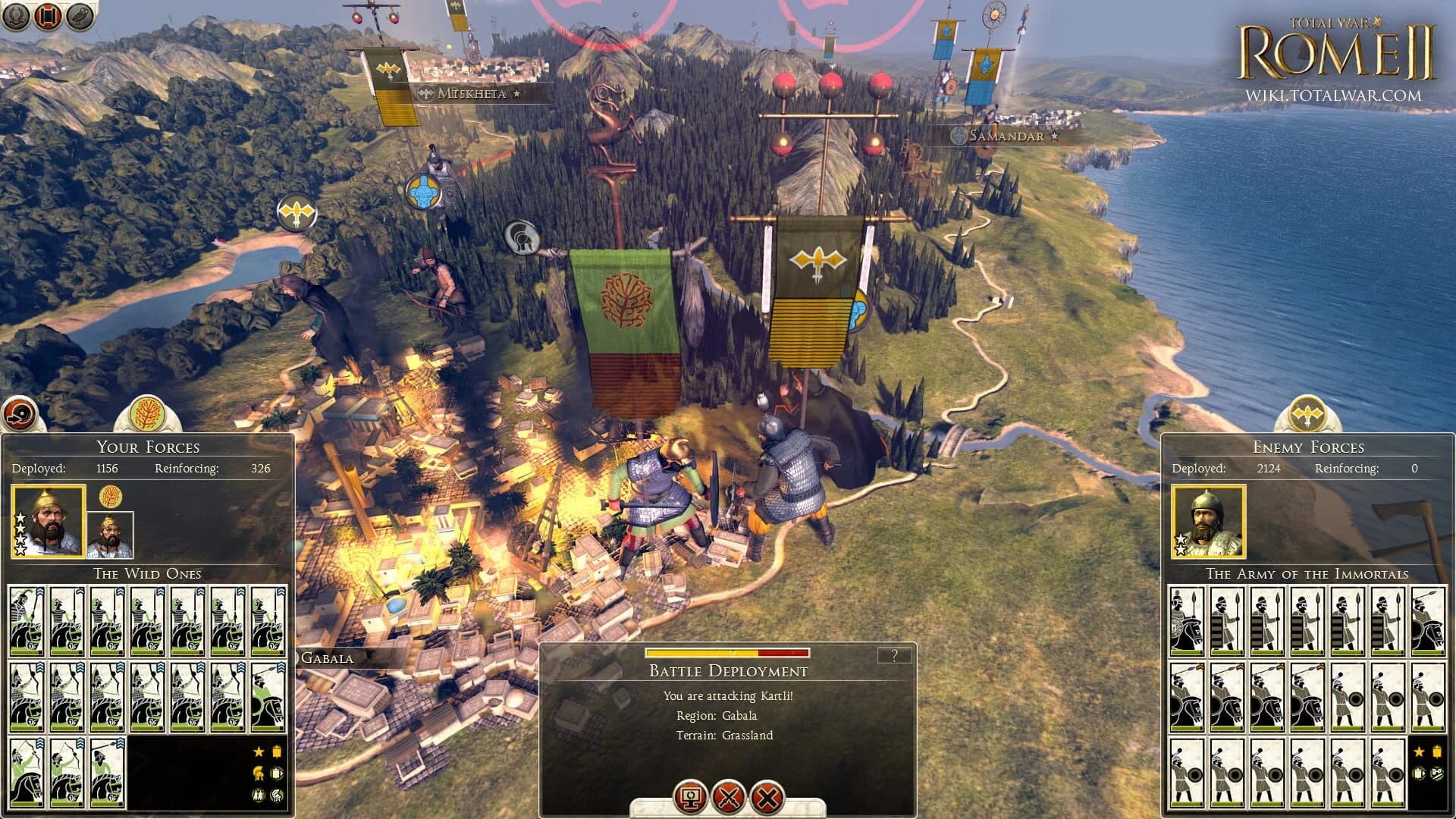The width and height of the screenshot is (1456, 819).
Task: Open the faction crest icon at the top-left
Action: (x=17, y=17)
